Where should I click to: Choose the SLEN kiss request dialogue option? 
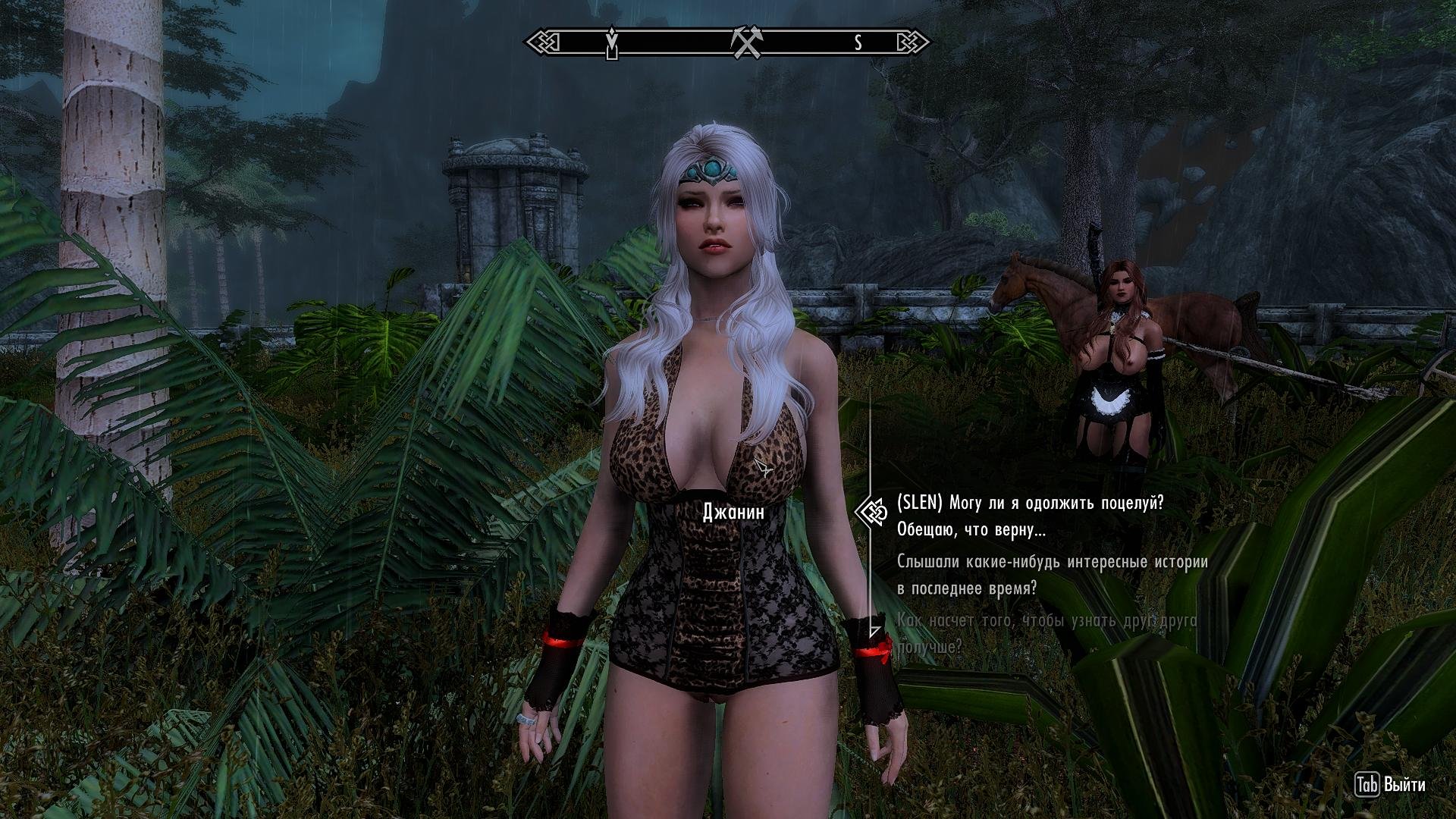point(1029,516)
